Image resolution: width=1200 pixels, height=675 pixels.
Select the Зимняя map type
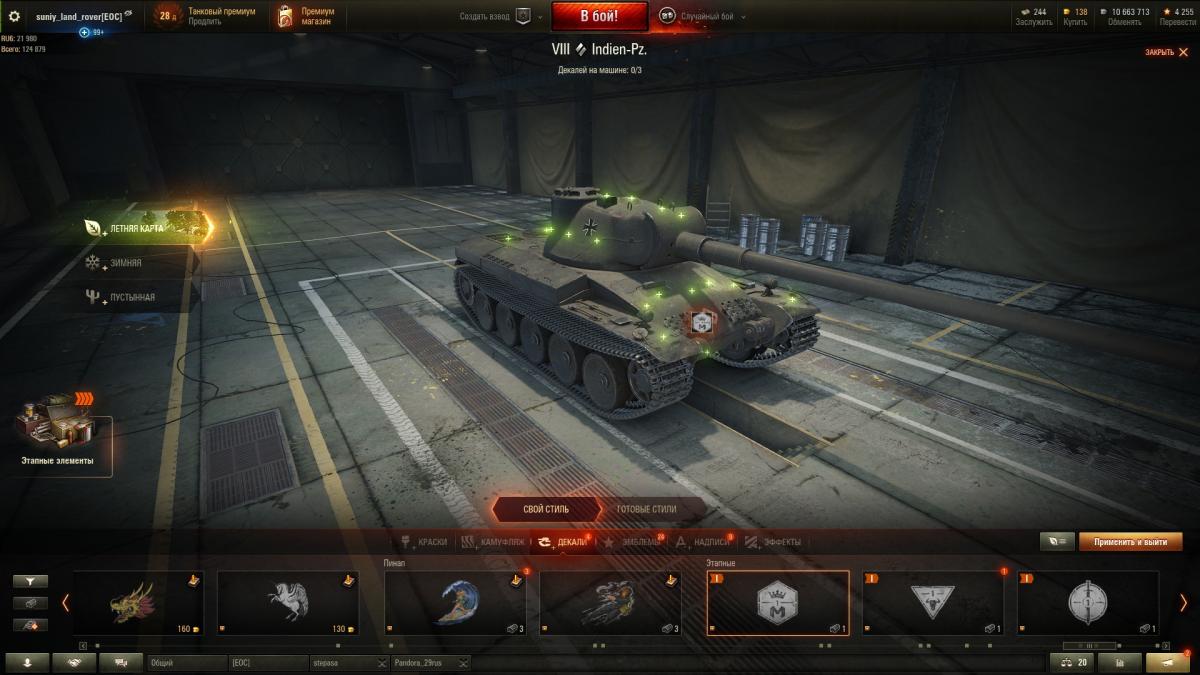(125, 263)
